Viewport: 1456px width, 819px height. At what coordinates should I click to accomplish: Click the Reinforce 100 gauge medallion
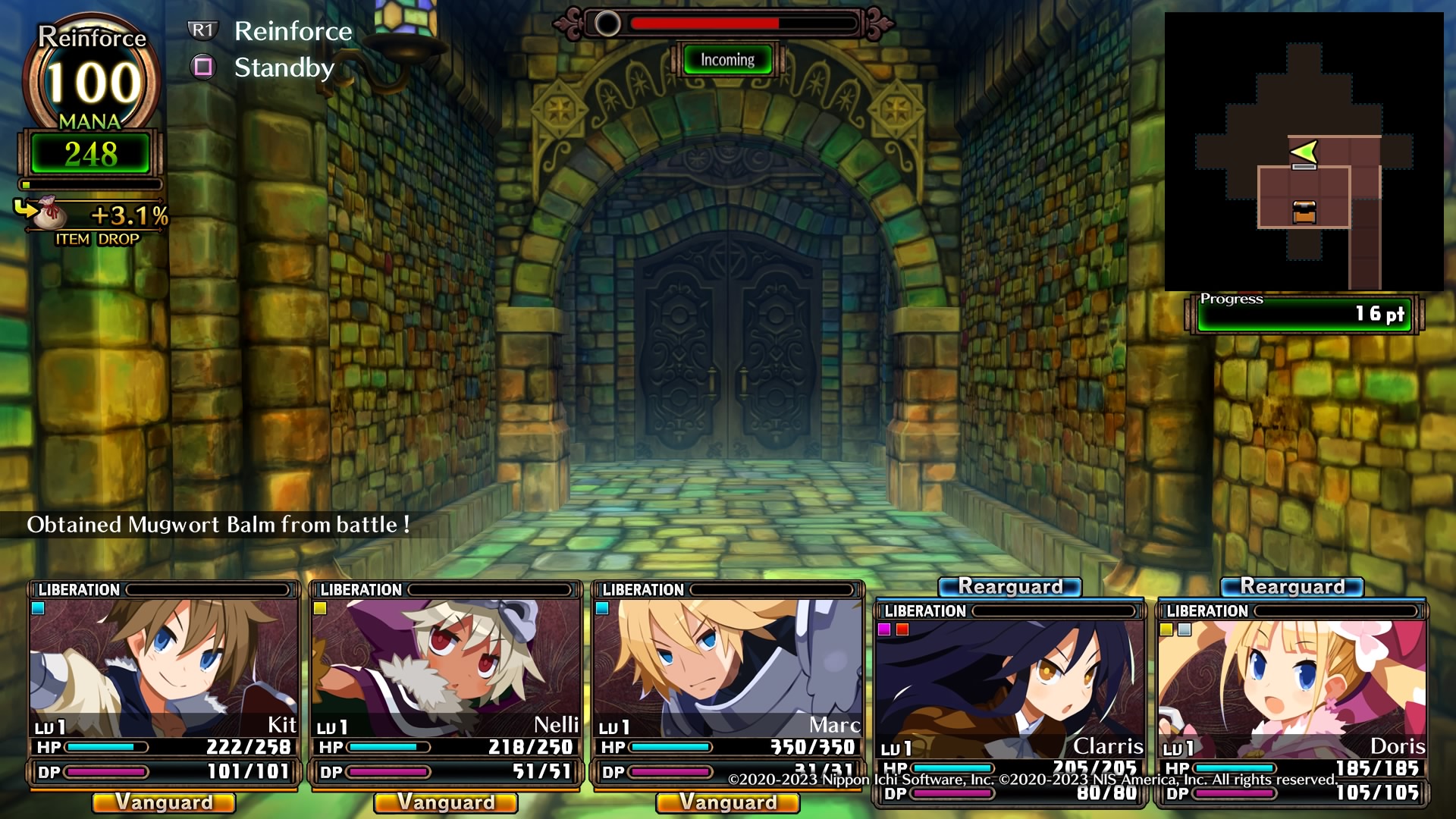(x=92, y=80)
